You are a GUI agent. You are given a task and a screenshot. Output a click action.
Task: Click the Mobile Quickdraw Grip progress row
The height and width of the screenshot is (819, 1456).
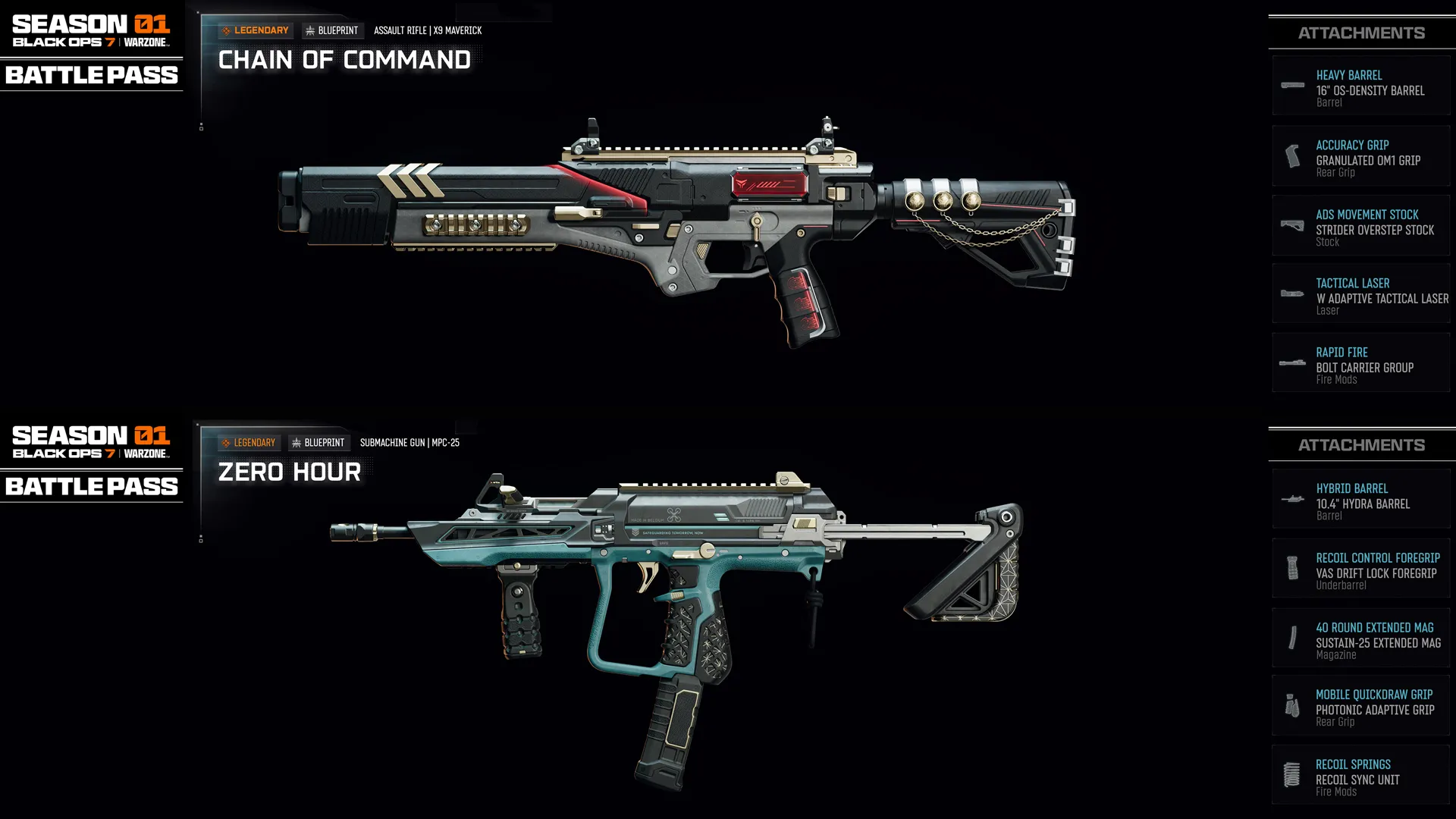click(1361, 707)
